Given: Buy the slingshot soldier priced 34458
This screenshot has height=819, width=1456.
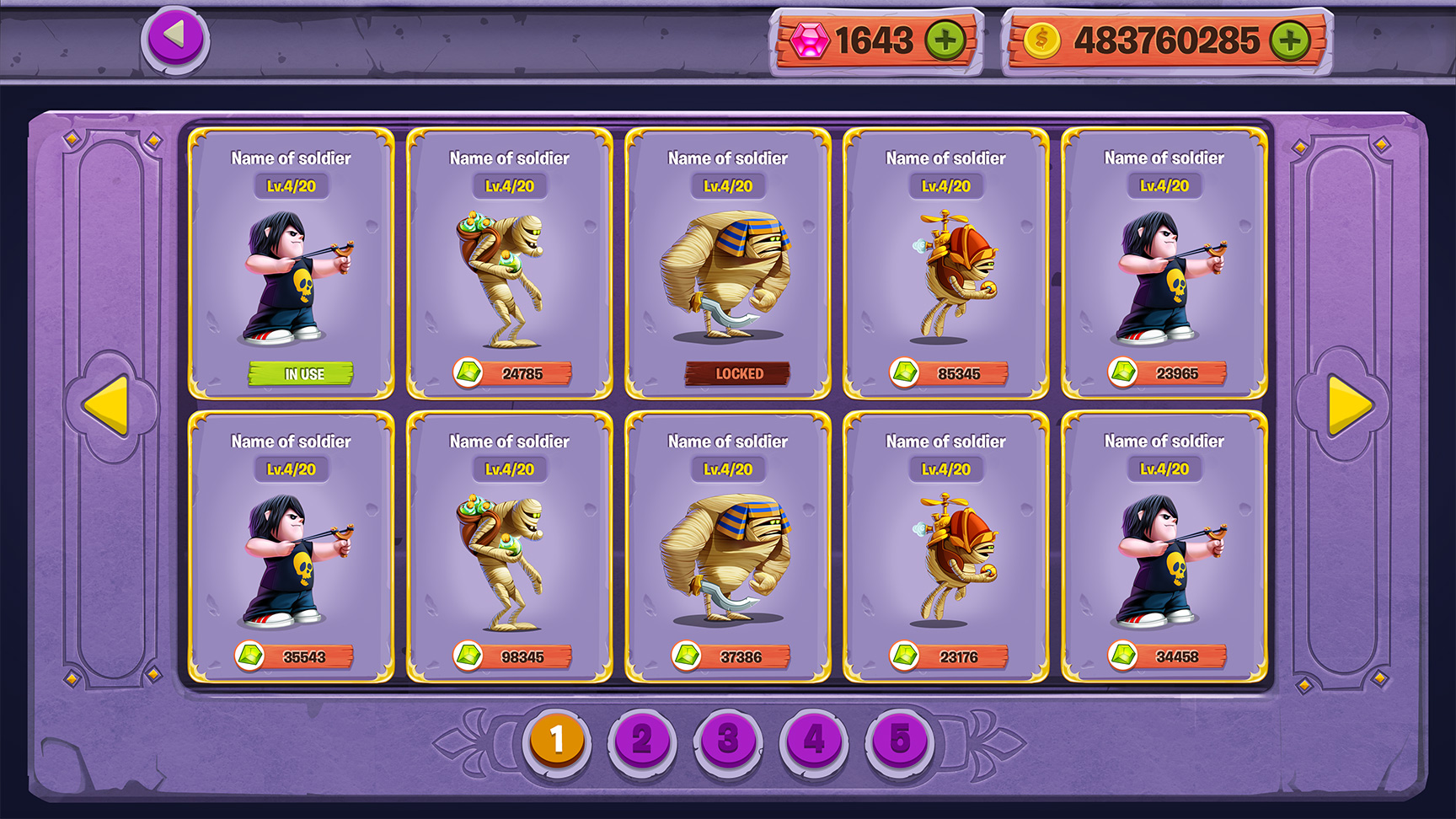Looking at the screenshot, I should click(1167, 656).
